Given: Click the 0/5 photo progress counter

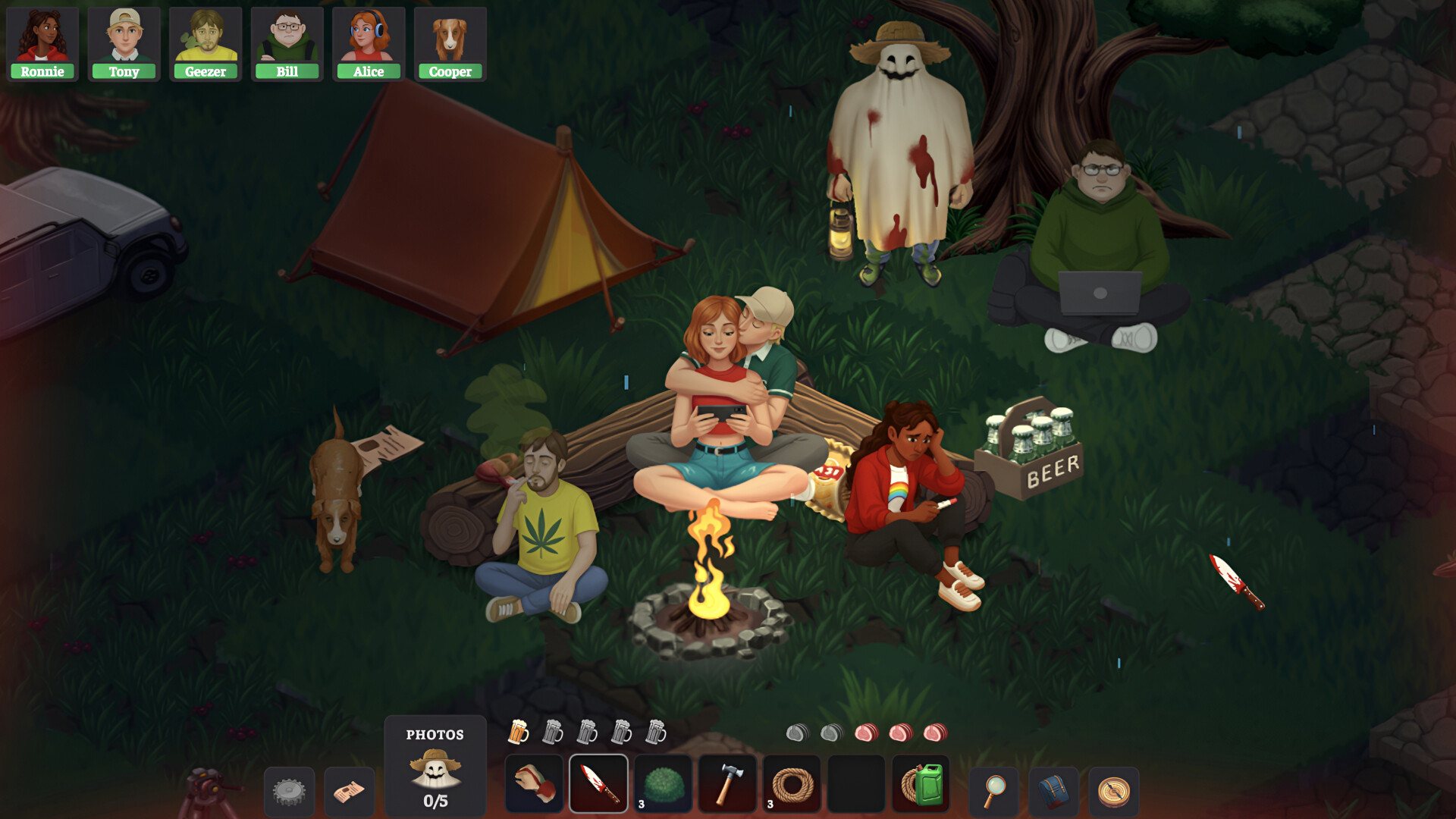Looking at the screenshot, I should [436, 799].
